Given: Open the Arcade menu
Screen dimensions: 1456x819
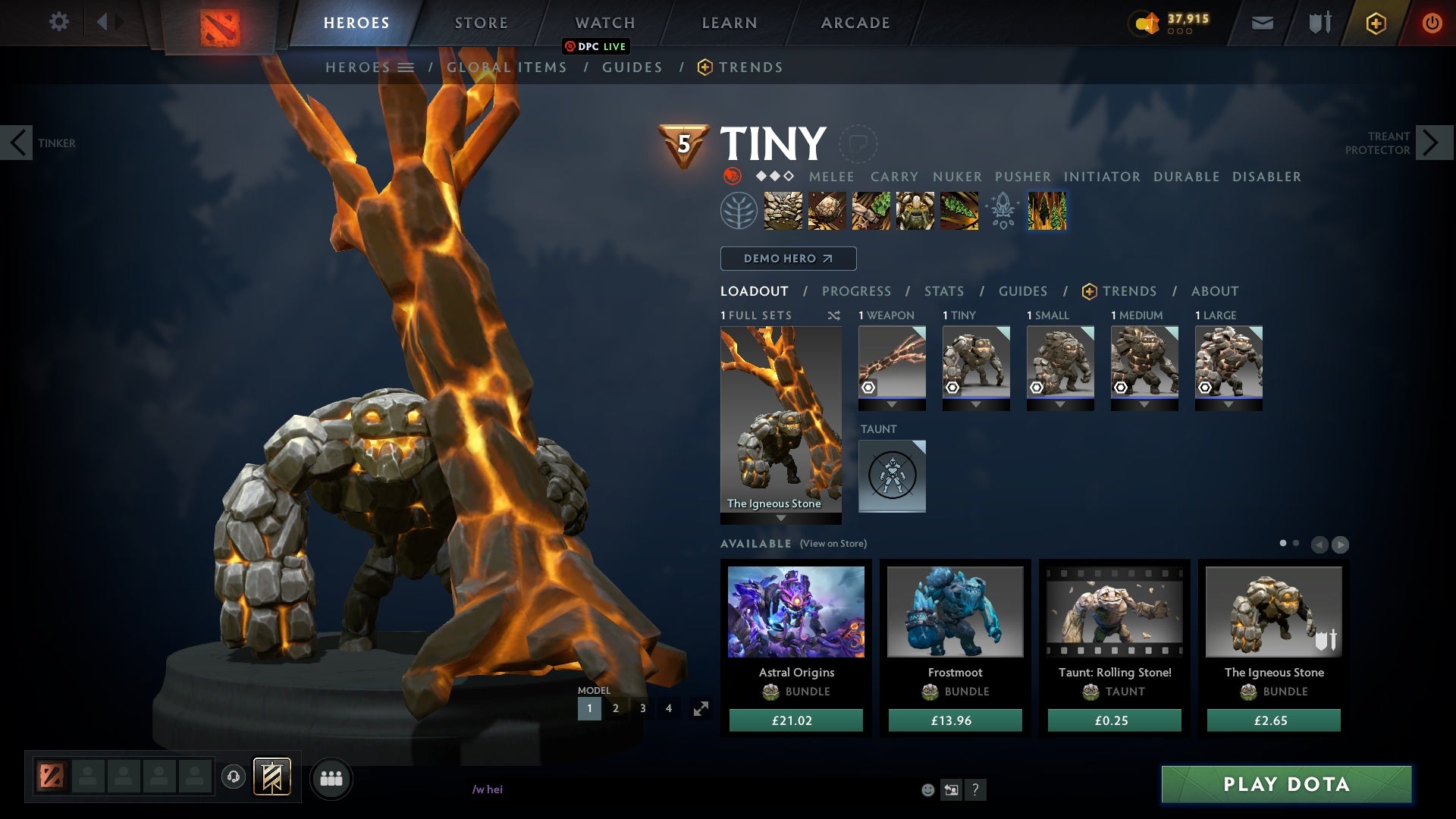Looking at the screenshot, I should tap(855, 23).
